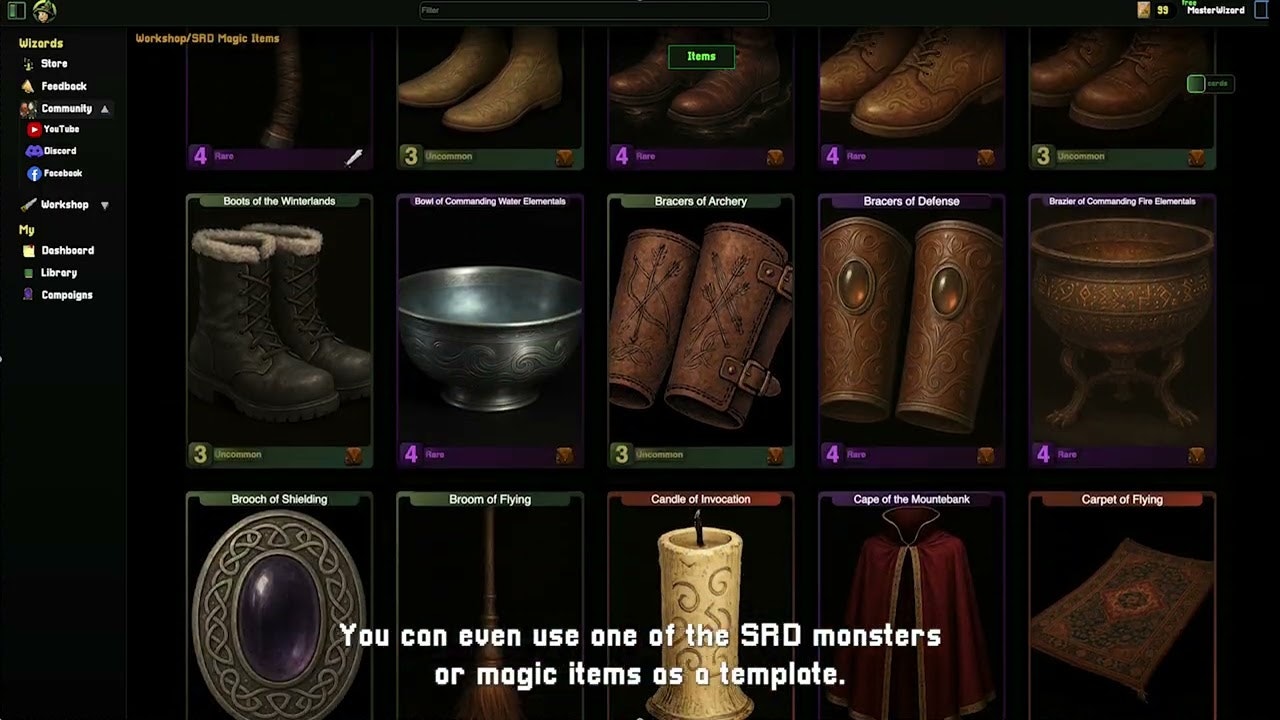Click the edit pencil on the Rare card
Viewport: 1280px width, 720px height.
[x=353, y=157]
